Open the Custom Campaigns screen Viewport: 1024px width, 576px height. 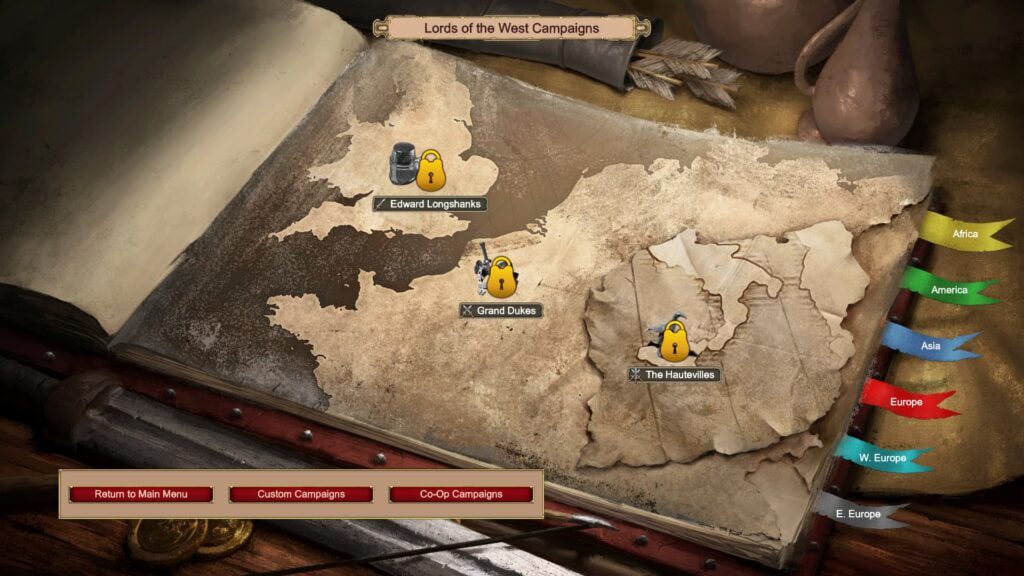(x=301, y=494)
